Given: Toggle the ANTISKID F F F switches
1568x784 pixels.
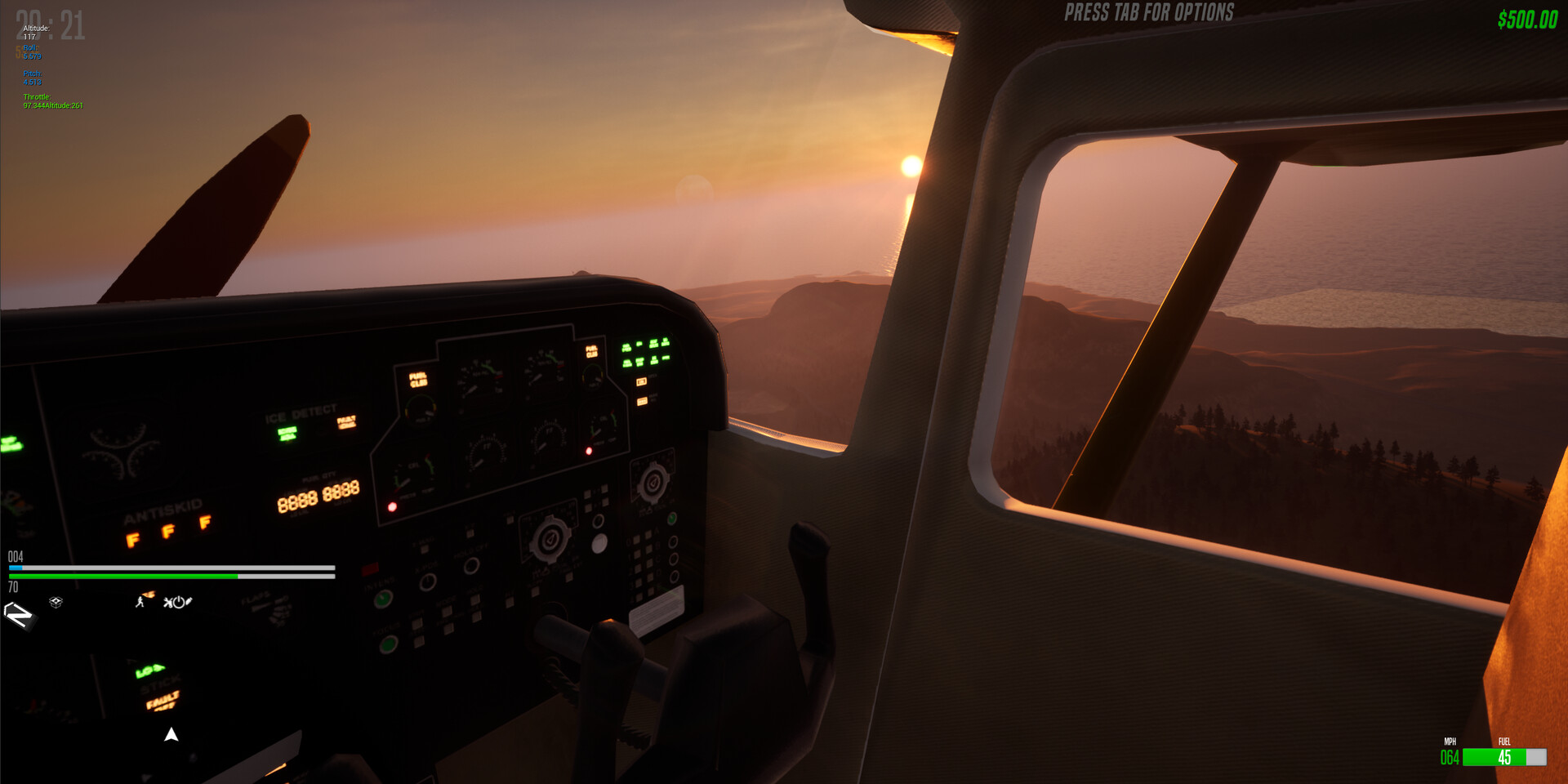Looking at the screenshot, I should pyautogui.click(x=167, y=531).
